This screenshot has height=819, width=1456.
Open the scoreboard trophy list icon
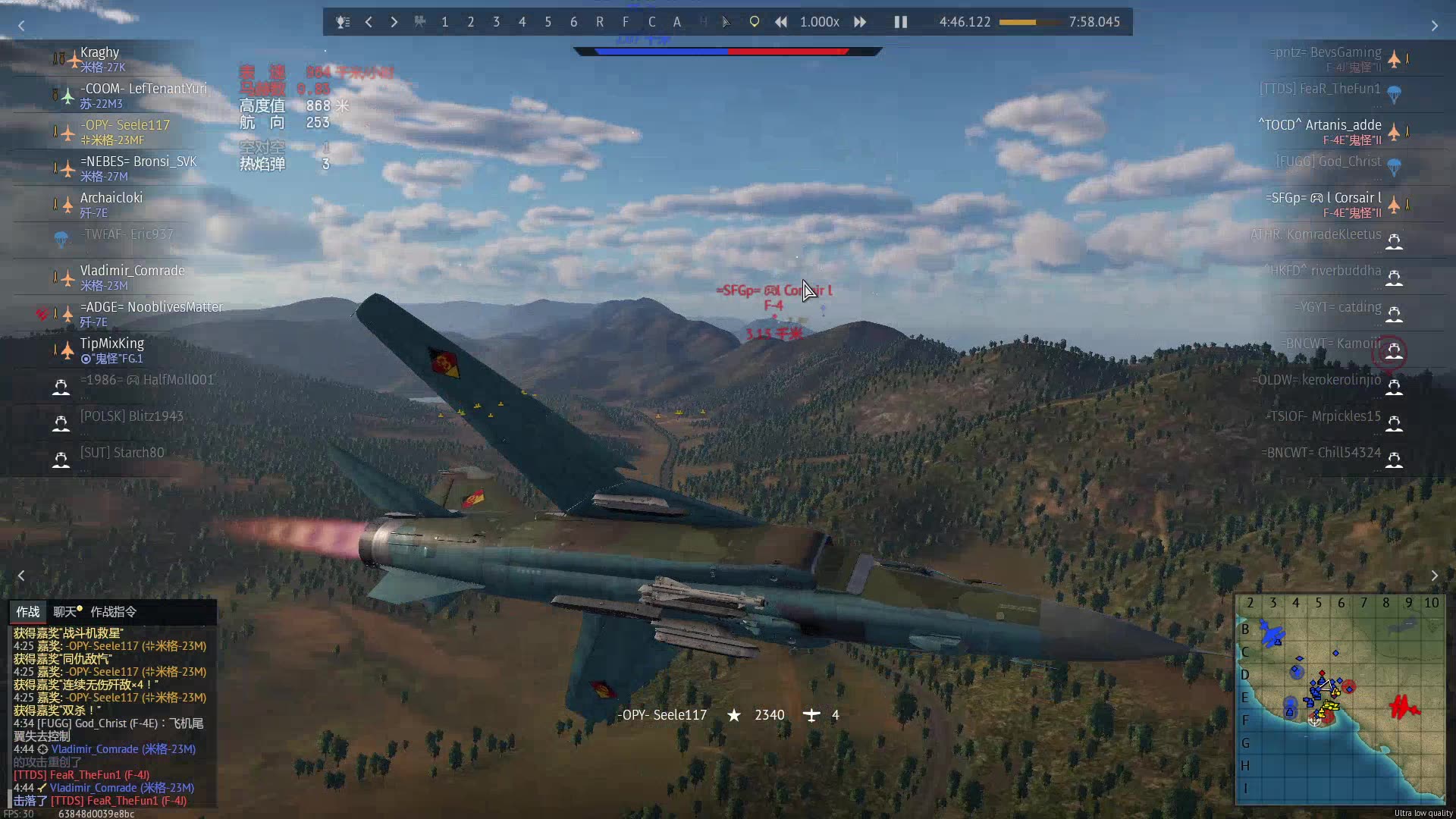coord(343,22)
